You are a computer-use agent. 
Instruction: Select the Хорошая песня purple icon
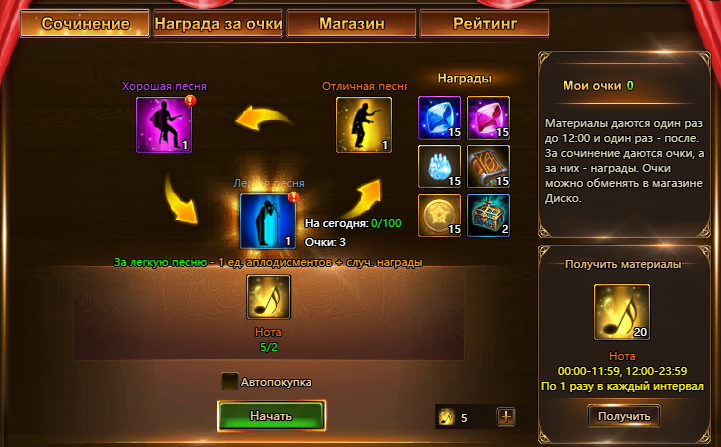pyautogui.click(x=163, y=125)
